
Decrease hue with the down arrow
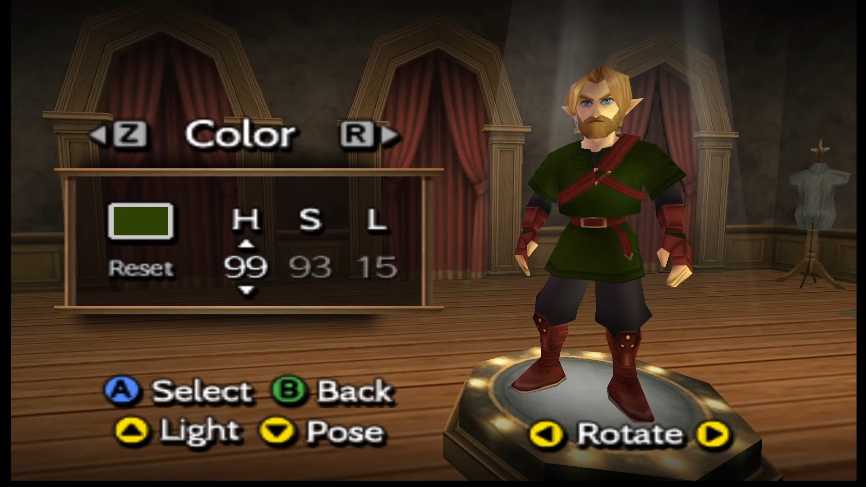pyautogui.click(x=246, y=291)
